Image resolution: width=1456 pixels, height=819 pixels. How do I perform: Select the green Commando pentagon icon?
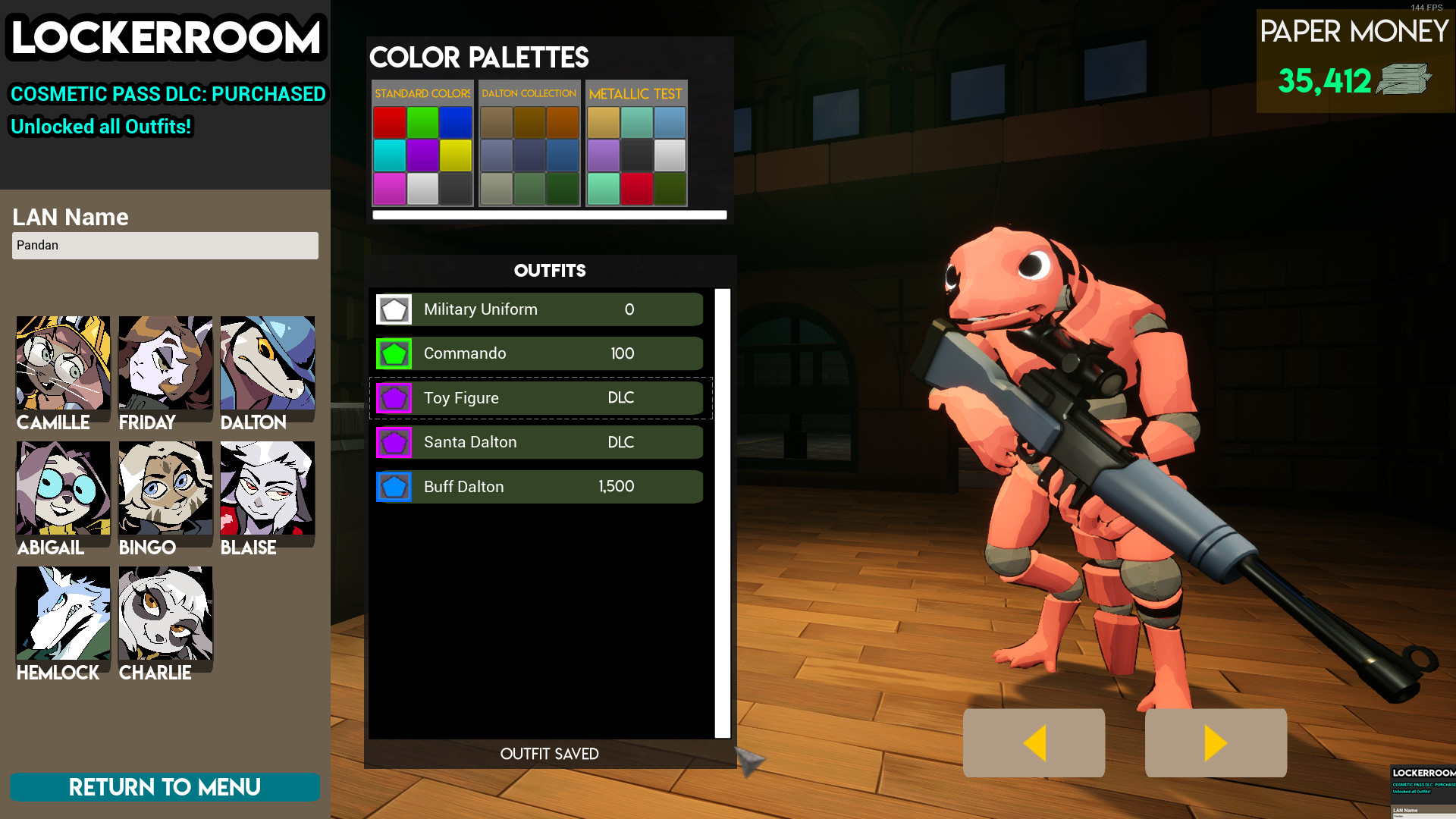point(394,353)
